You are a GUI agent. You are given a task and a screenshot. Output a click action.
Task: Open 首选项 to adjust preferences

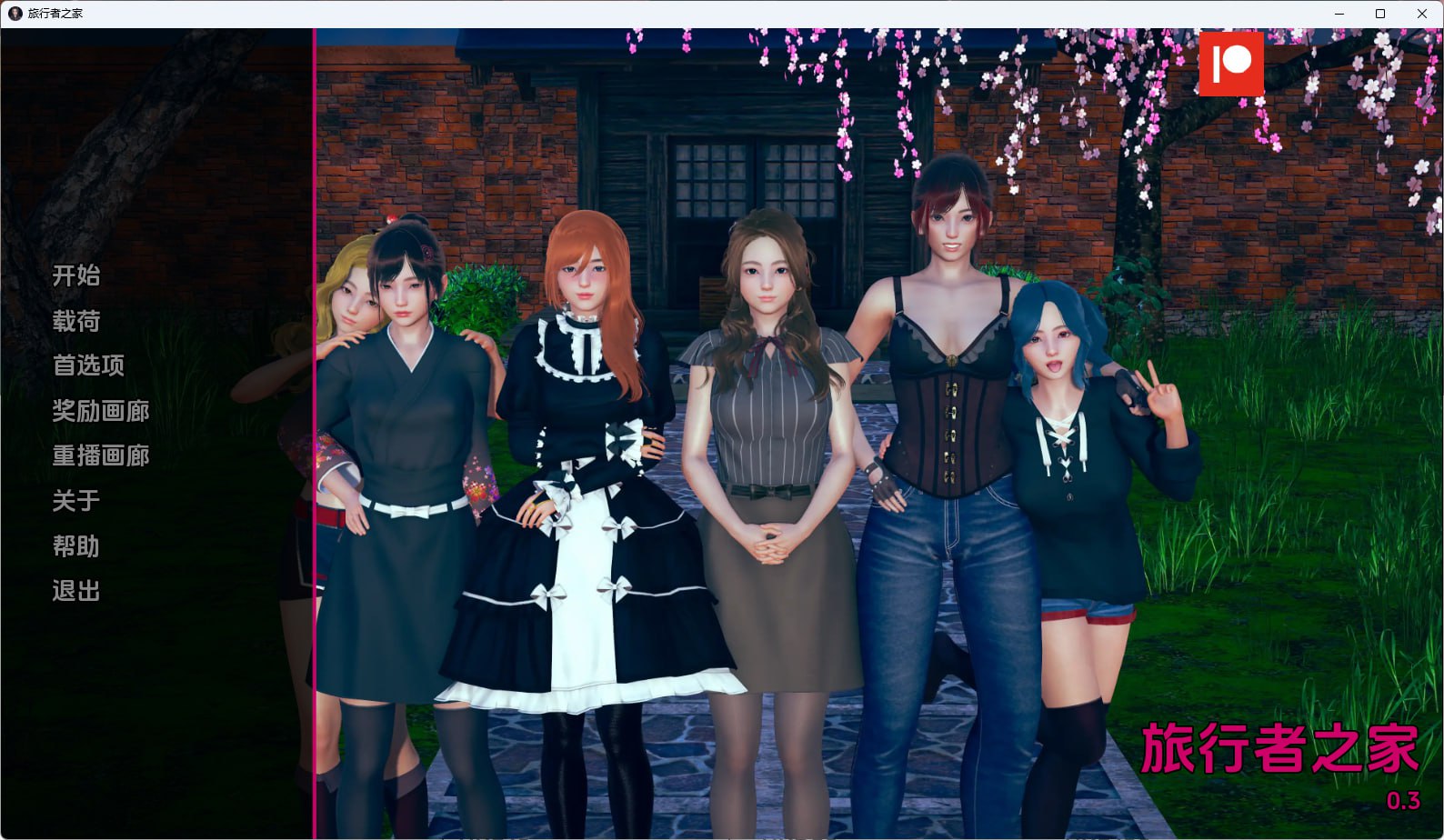87,366
